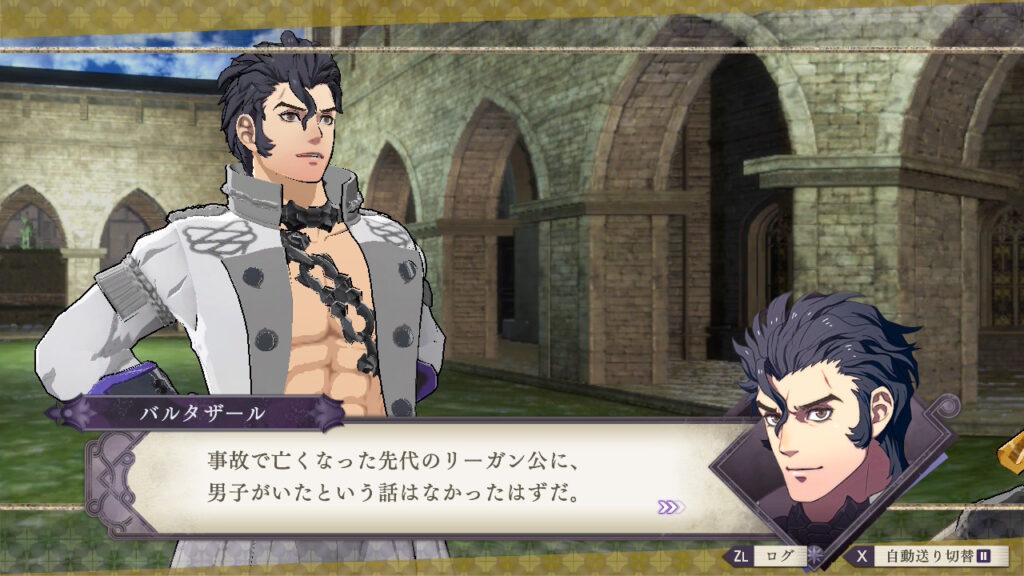1024x576 pixels.
Task: Toggle 自動送り切替 auto-advance
Action: pos(930,556)
